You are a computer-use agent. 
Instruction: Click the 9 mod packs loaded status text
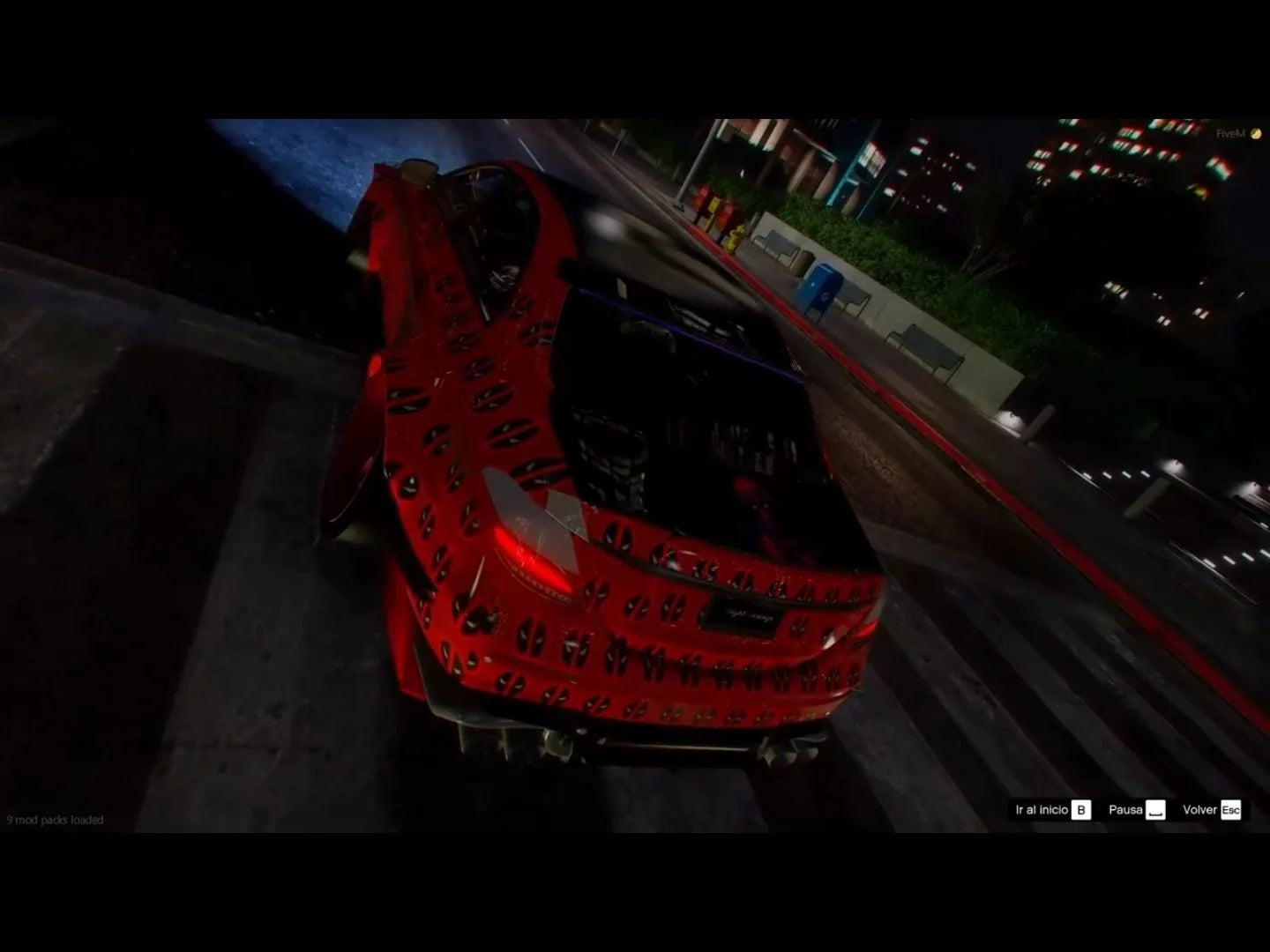coord(55,820)
